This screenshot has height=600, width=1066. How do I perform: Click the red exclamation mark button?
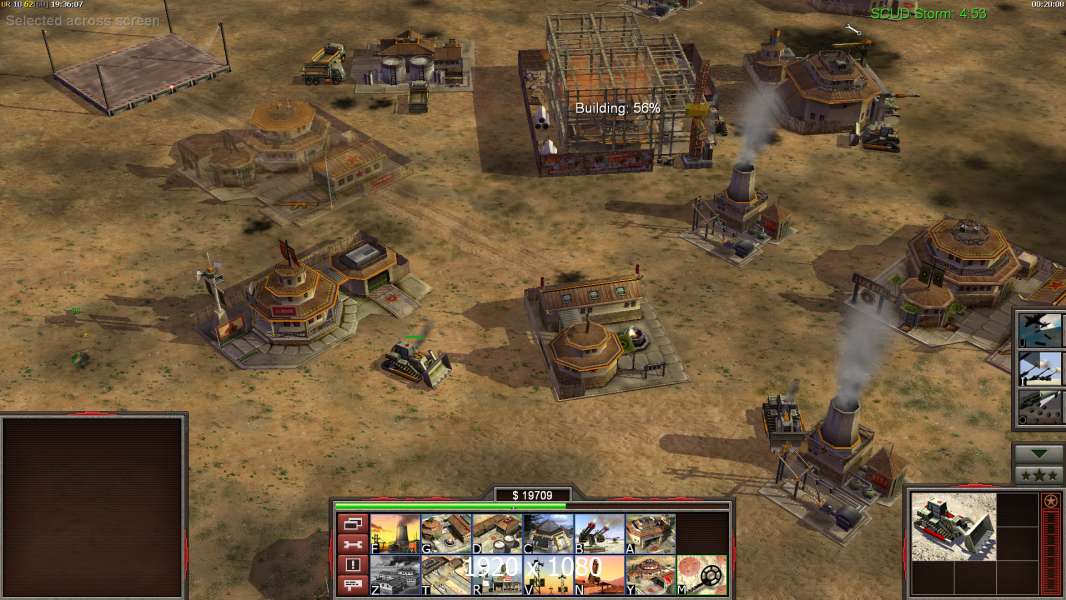coord(352,565)
